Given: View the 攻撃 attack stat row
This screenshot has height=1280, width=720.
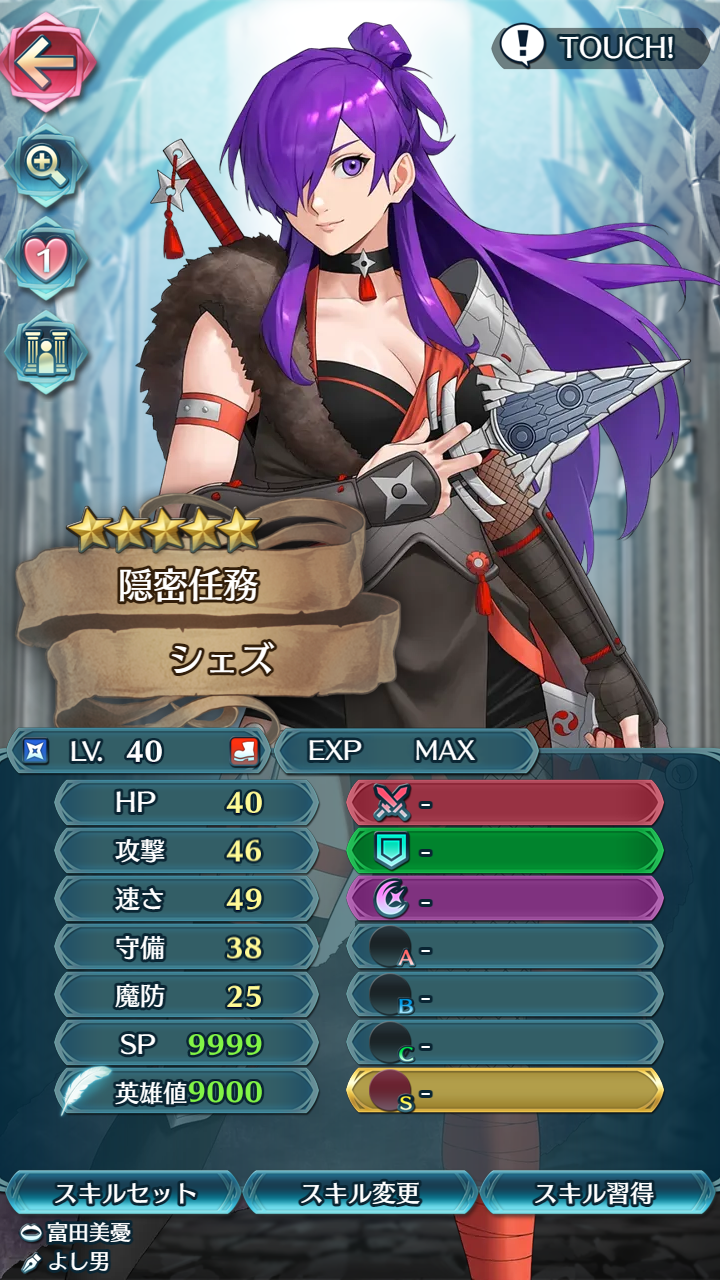Looking at the screenshot, I should click(187, 851).
